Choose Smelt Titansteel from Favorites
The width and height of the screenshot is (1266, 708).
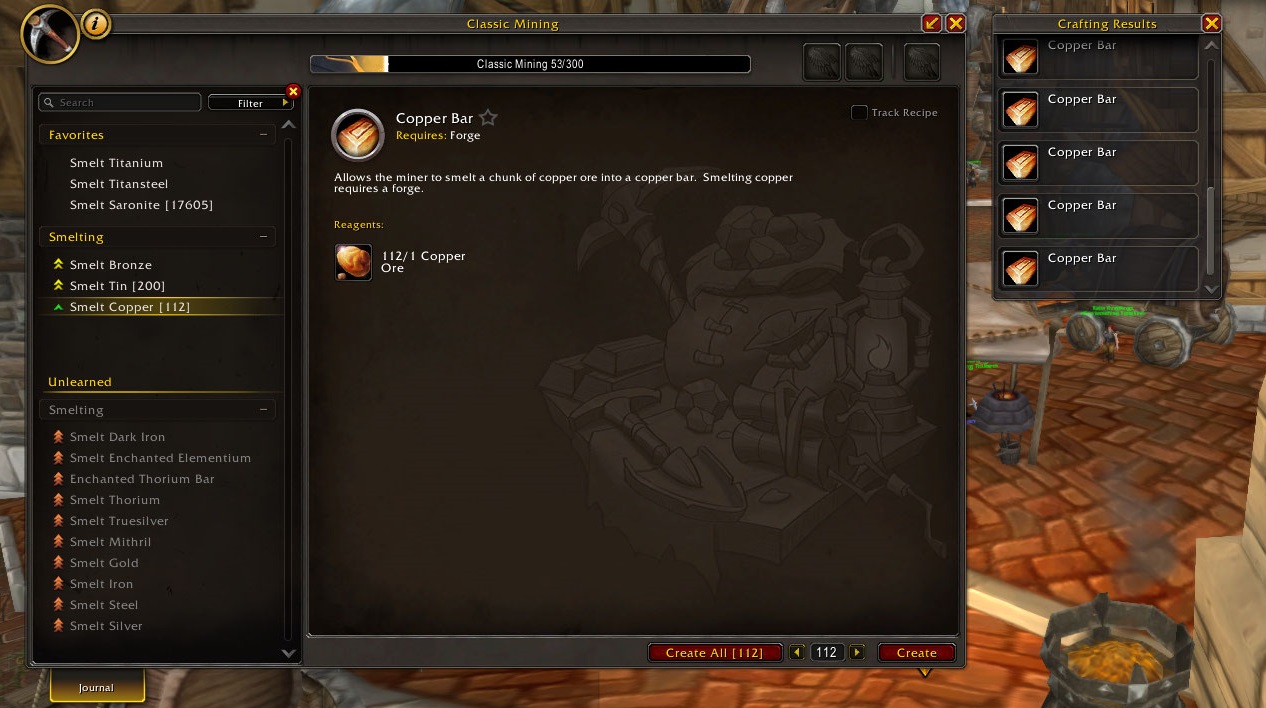[118, 184]
